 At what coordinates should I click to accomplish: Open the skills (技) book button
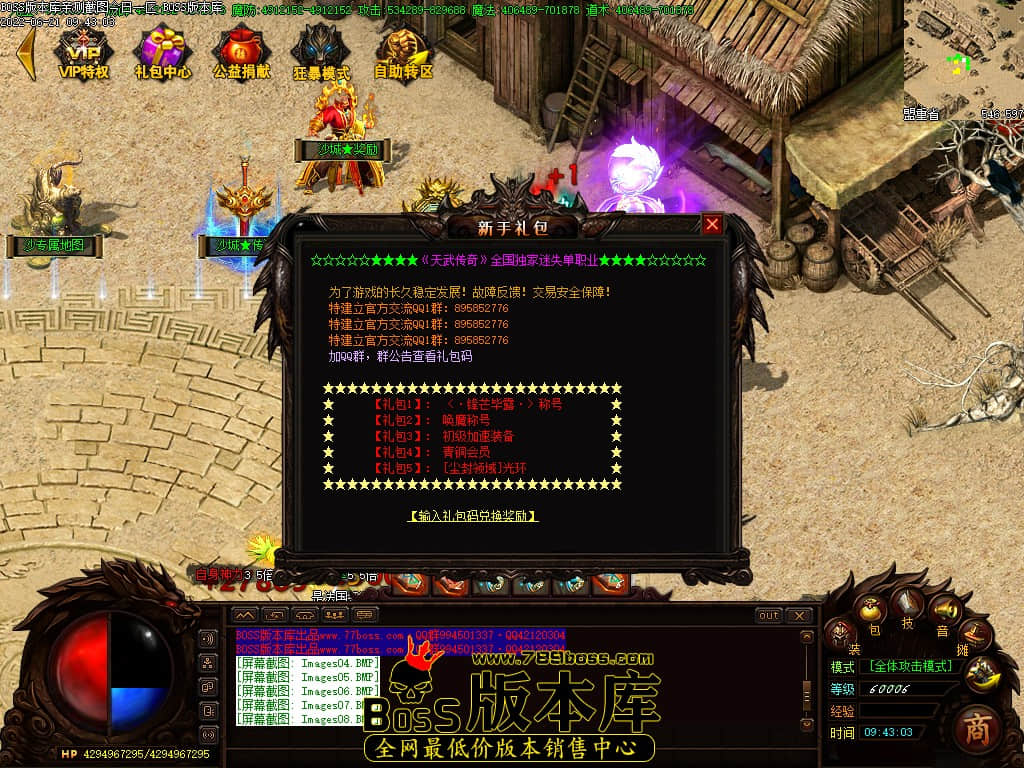tap(909, 605)
